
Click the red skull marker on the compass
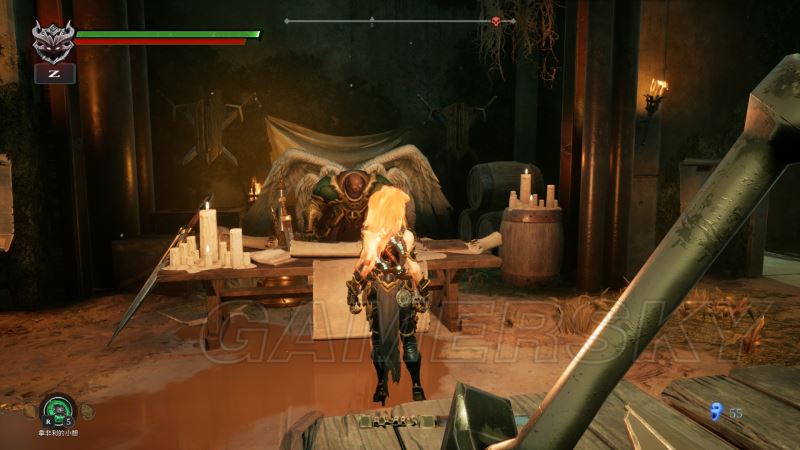(494, 20)
